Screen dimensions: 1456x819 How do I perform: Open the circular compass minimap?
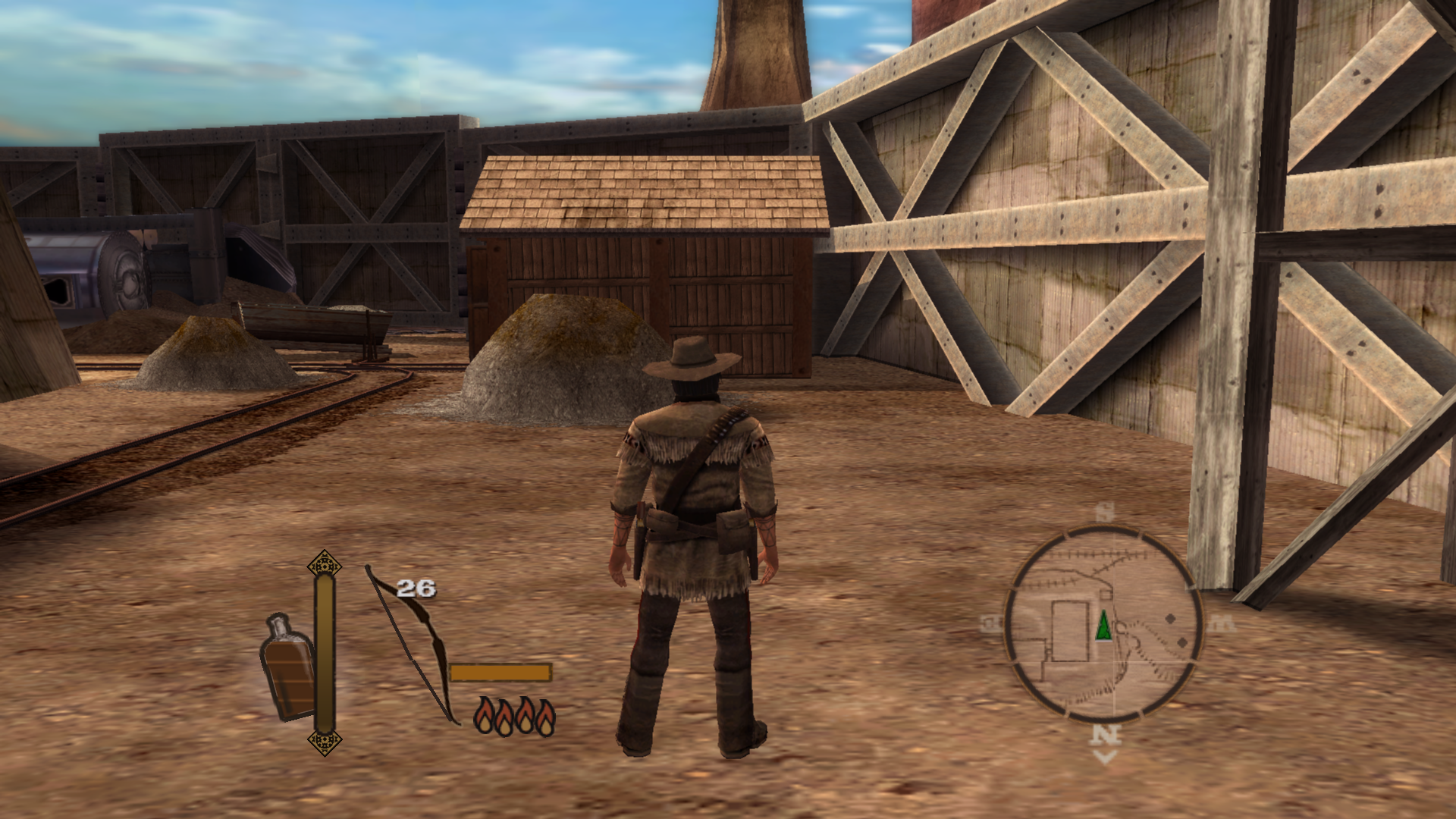pyautogui.click(x=1103, y=623)
